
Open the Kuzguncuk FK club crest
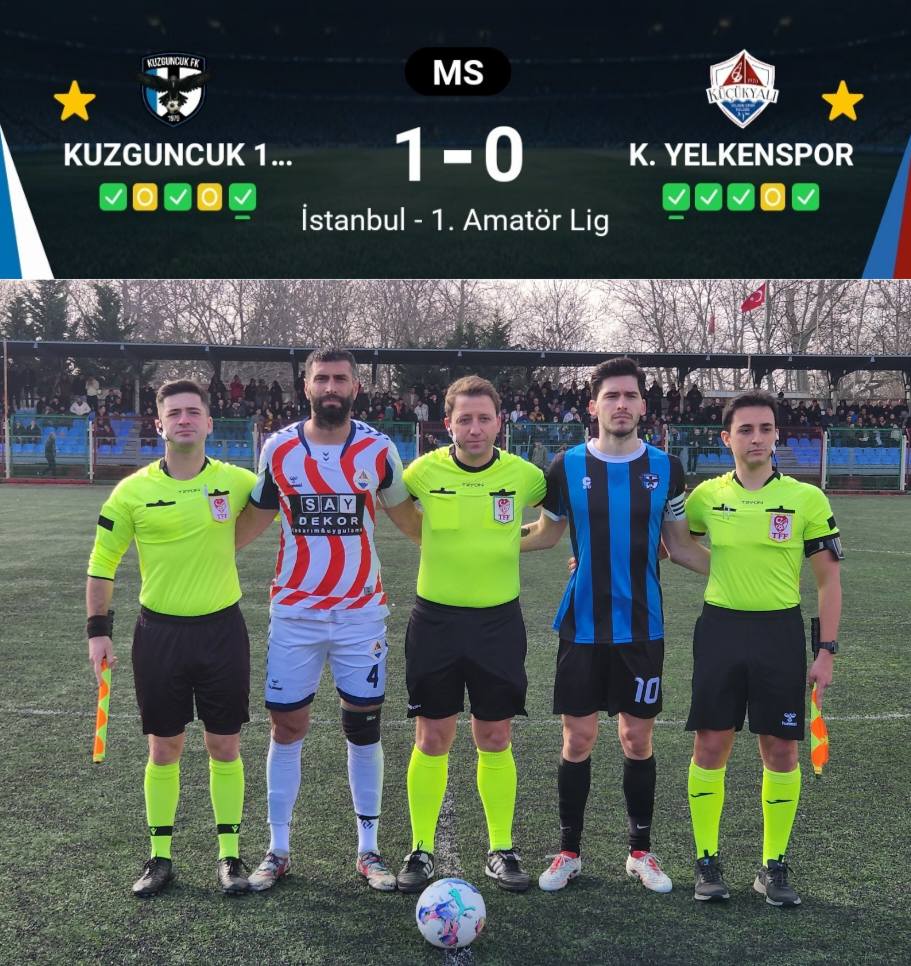(173, 89)
